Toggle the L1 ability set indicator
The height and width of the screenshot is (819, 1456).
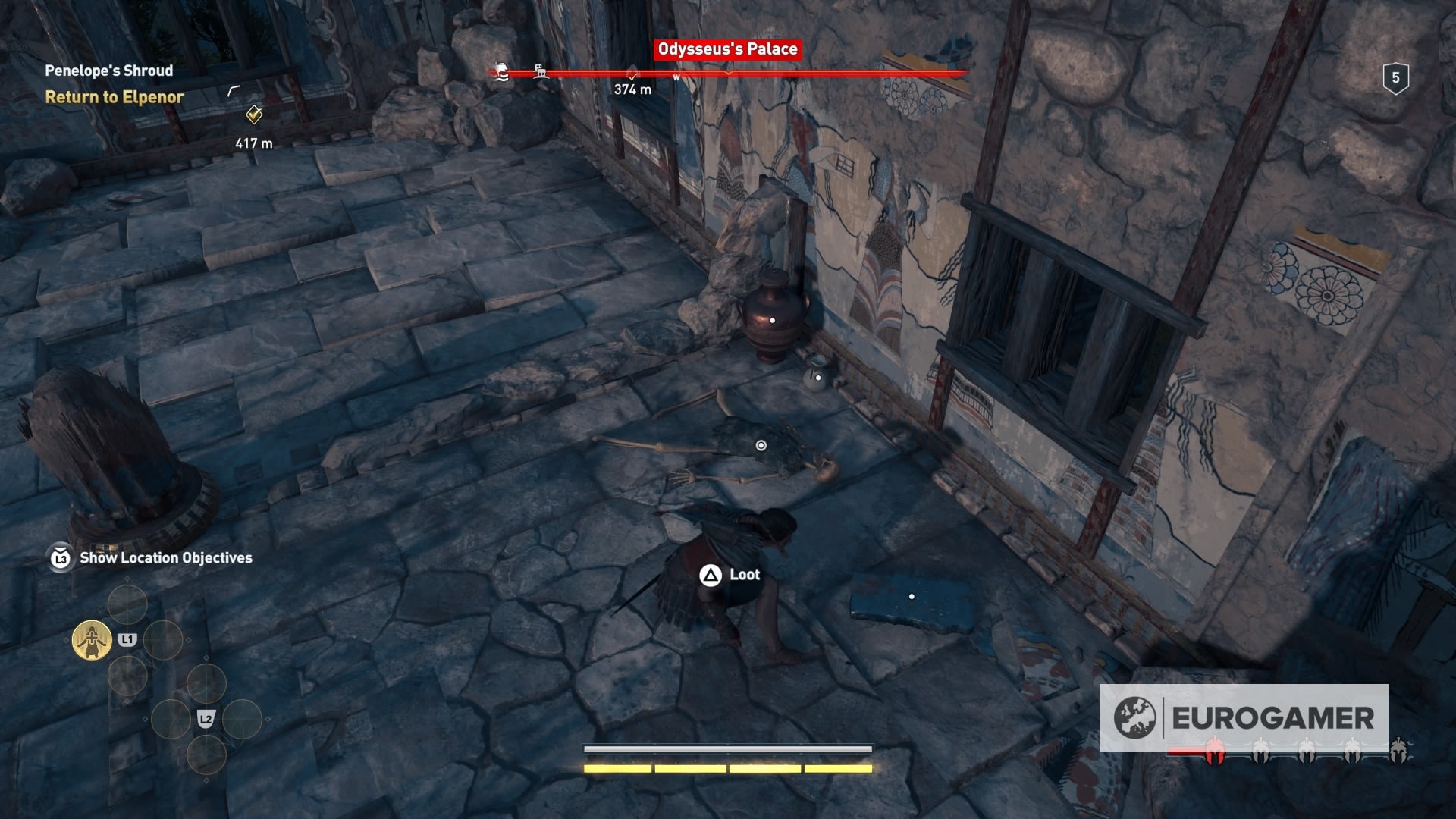pyautogui.click(x=129, y=639)
